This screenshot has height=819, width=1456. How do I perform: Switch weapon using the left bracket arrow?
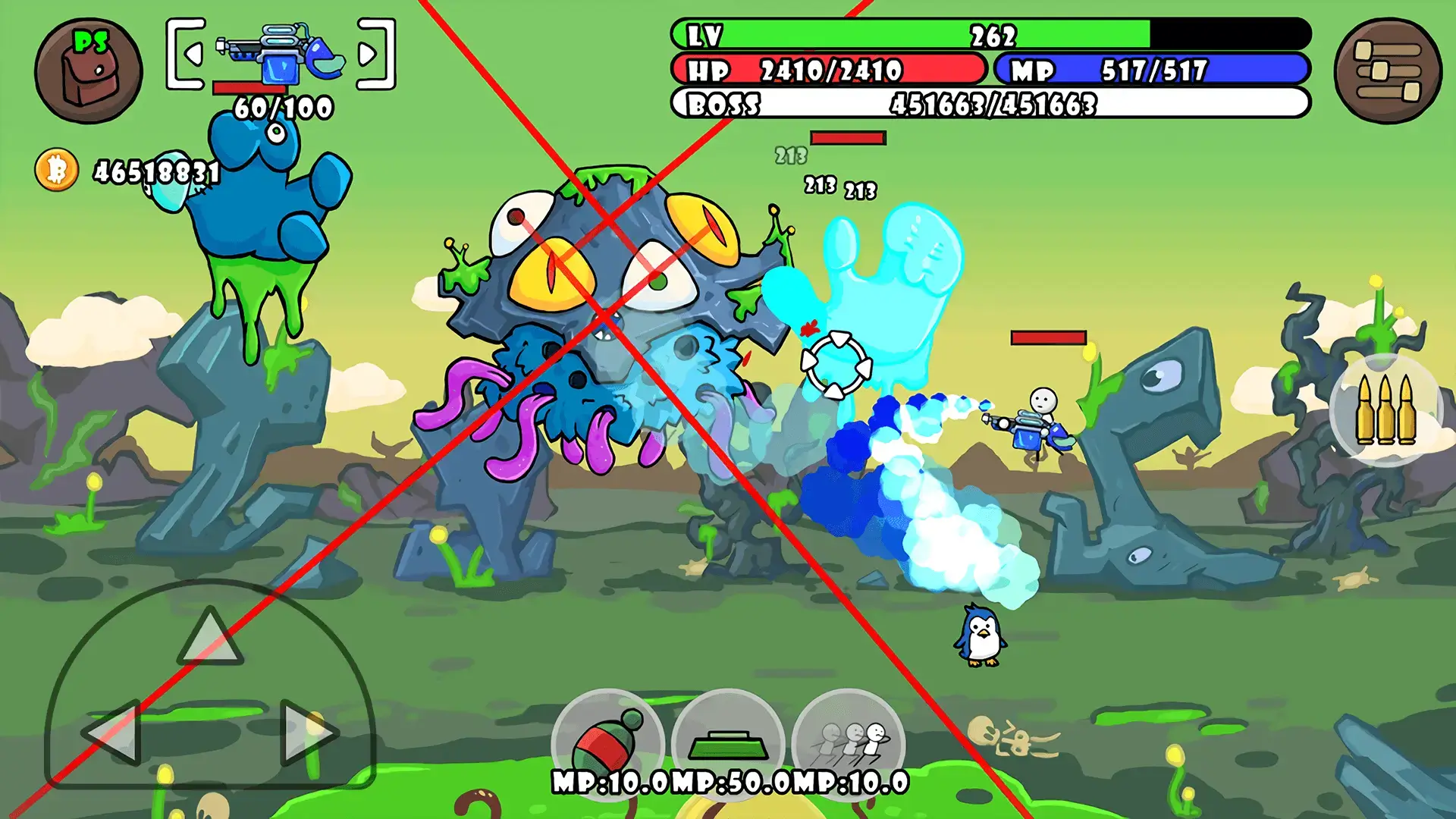click(193, 53)
